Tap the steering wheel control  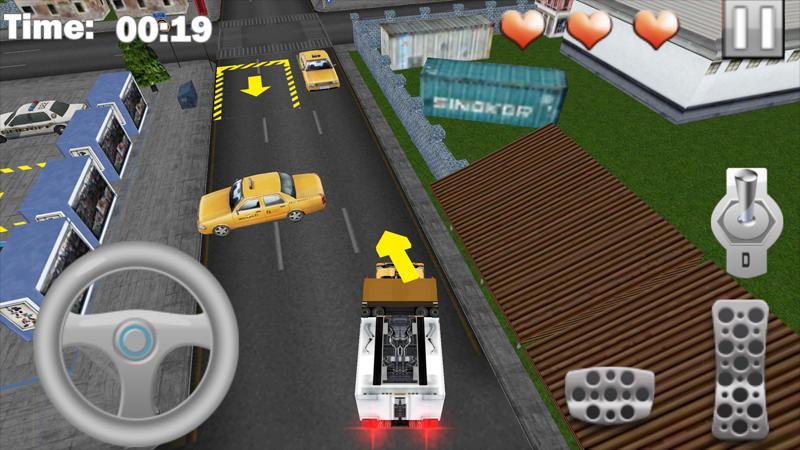135,340
